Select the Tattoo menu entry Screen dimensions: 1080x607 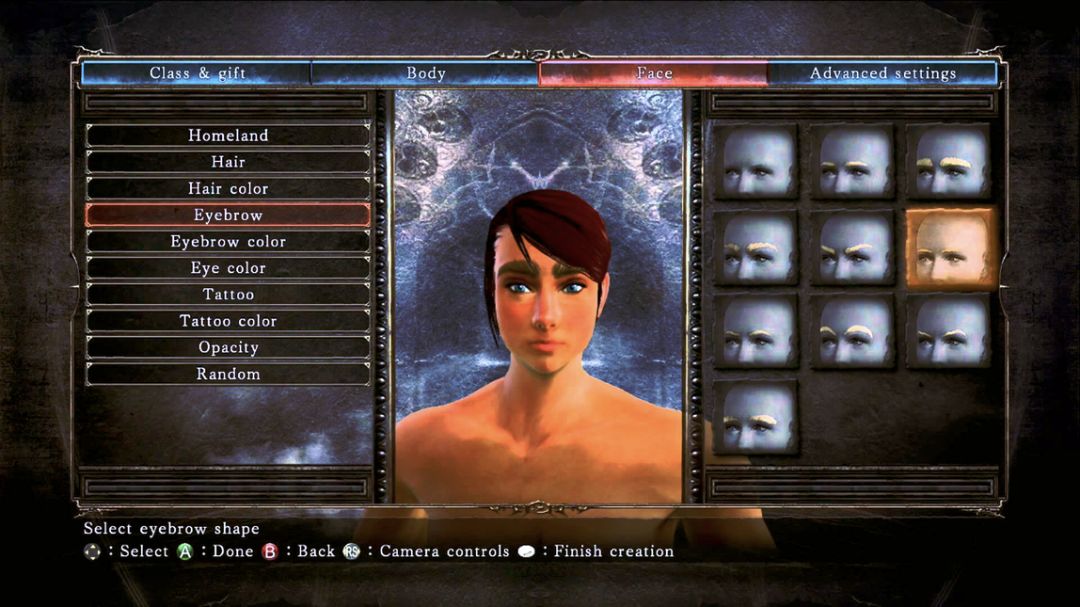tap(228, 294)
